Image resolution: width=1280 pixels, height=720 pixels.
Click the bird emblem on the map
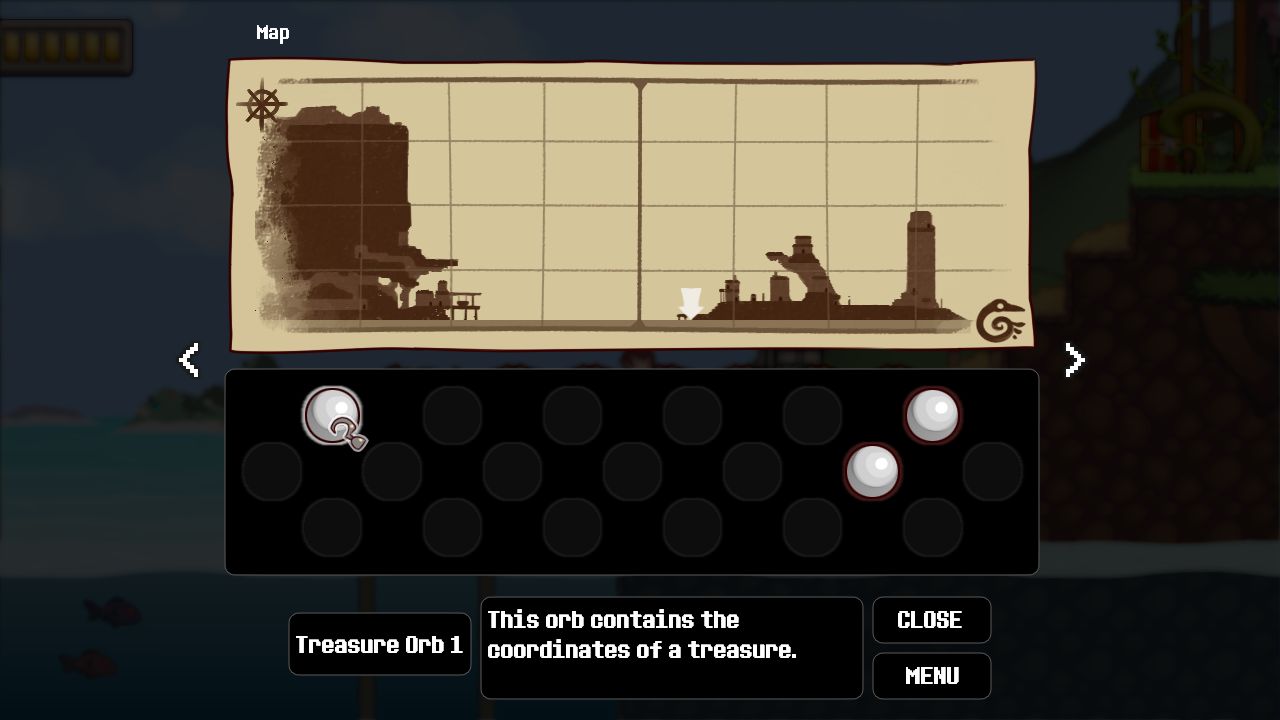[1000, 320]
